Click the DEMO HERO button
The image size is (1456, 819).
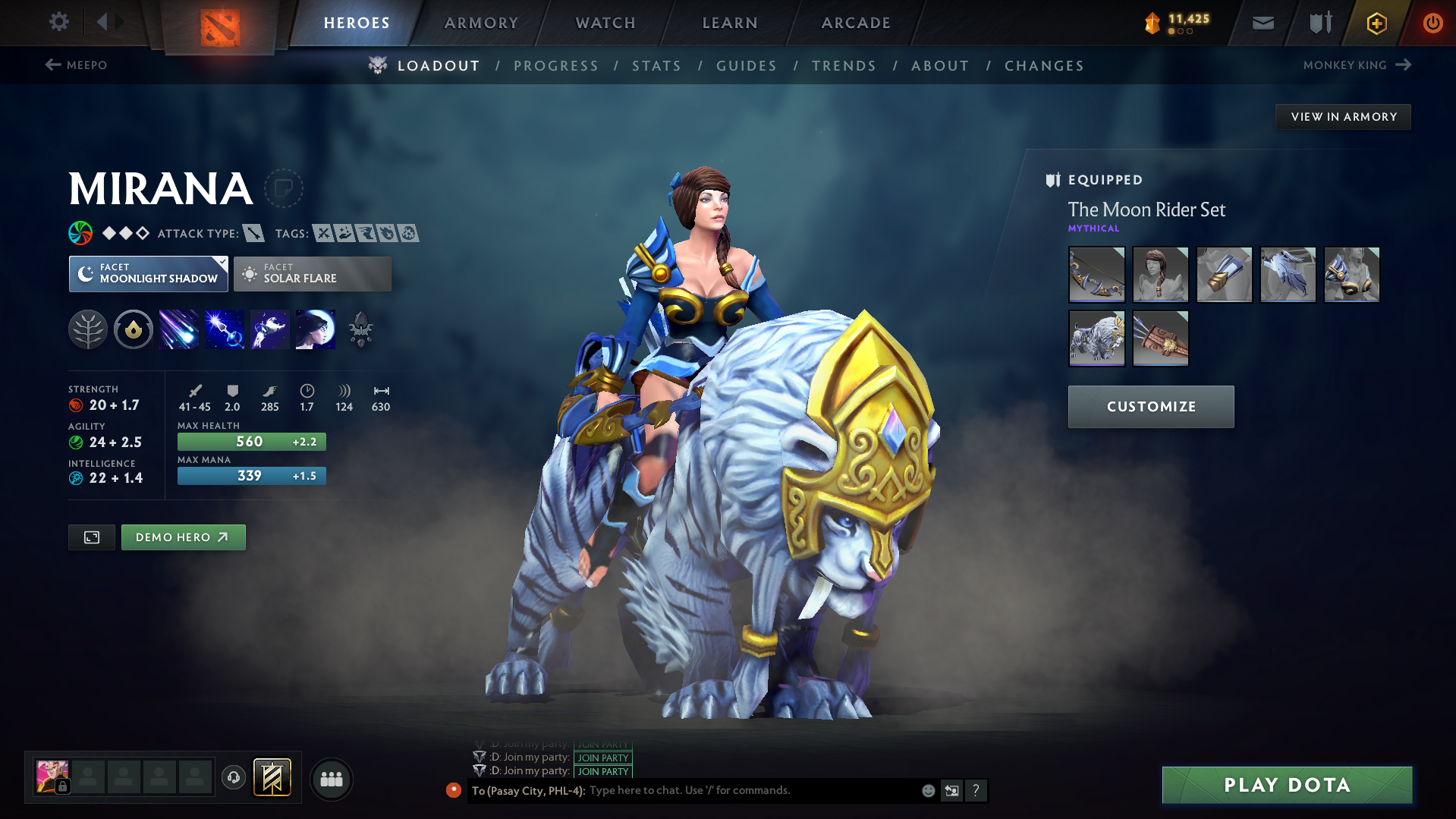(x=183, y=537)
